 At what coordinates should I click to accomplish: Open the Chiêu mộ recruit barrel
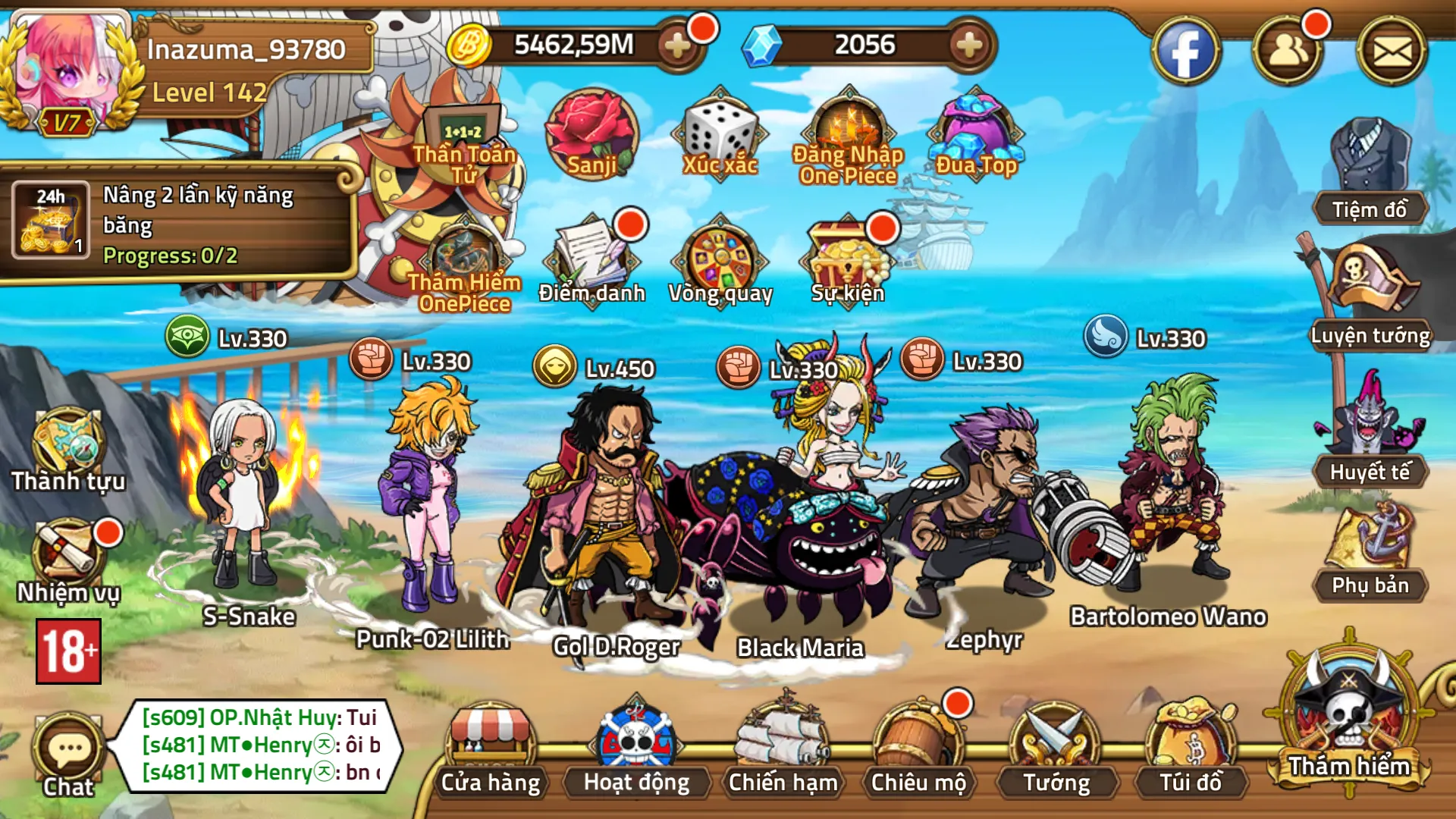pos(918,748)
